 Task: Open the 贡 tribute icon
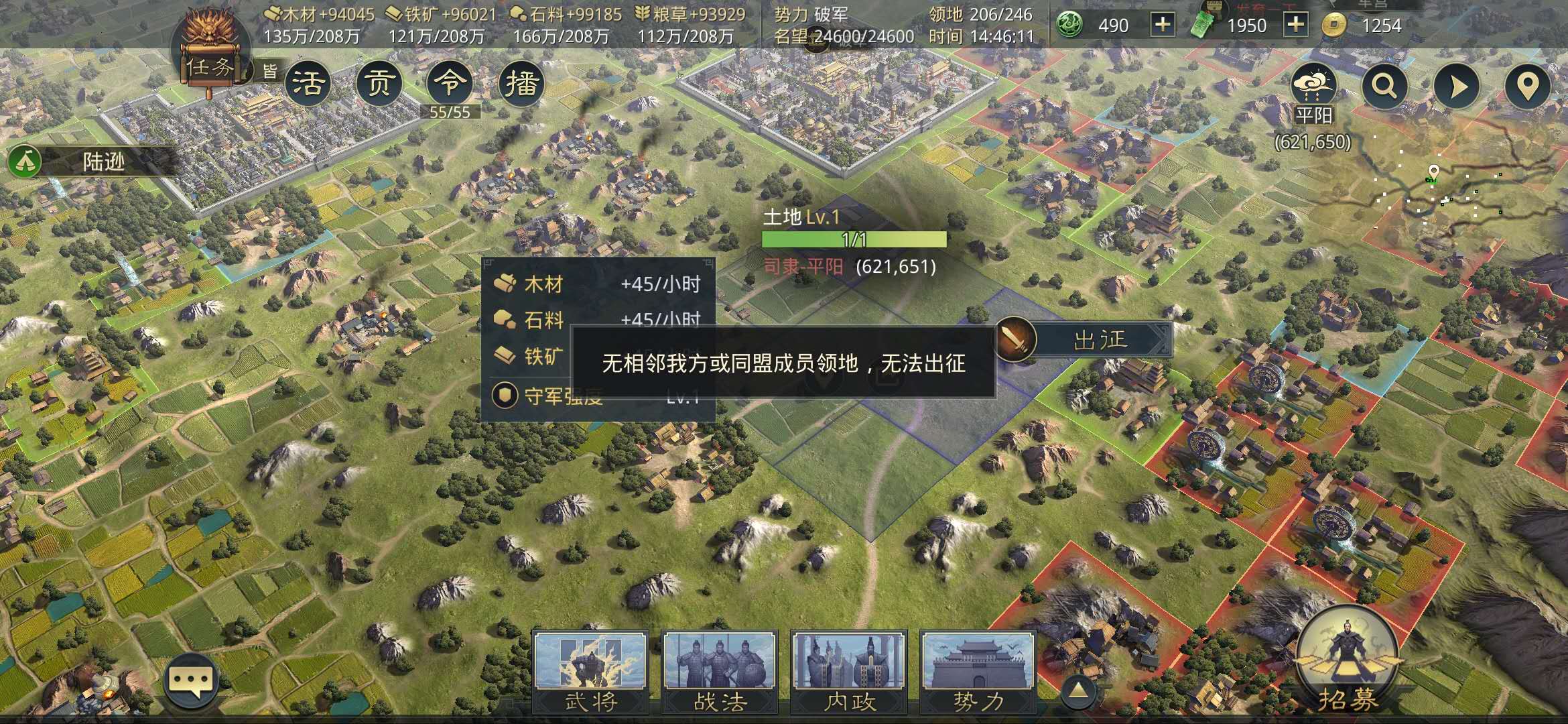coord(379,82)
